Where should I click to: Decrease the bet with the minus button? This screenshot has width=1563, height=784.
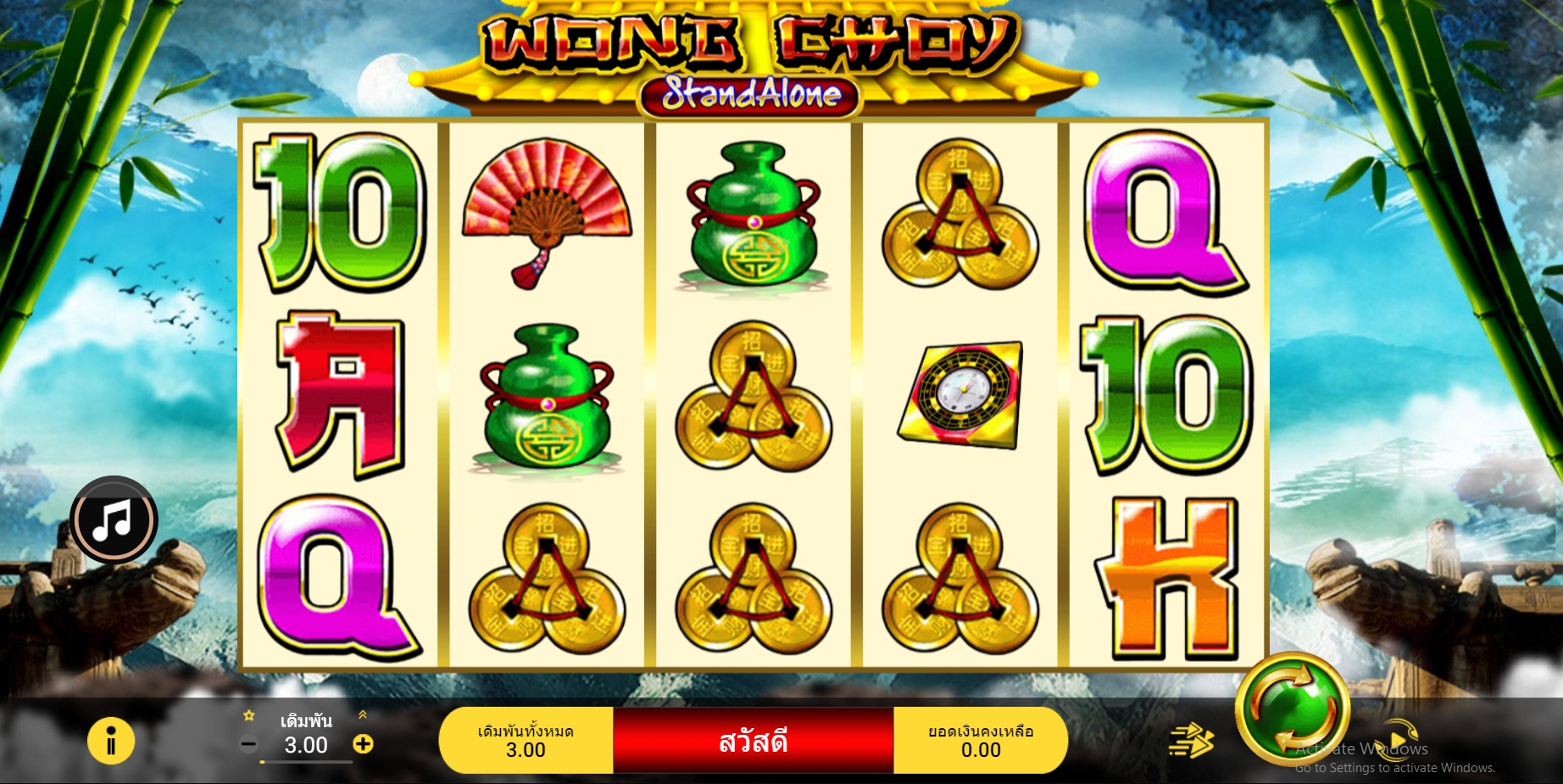point(248,745)
